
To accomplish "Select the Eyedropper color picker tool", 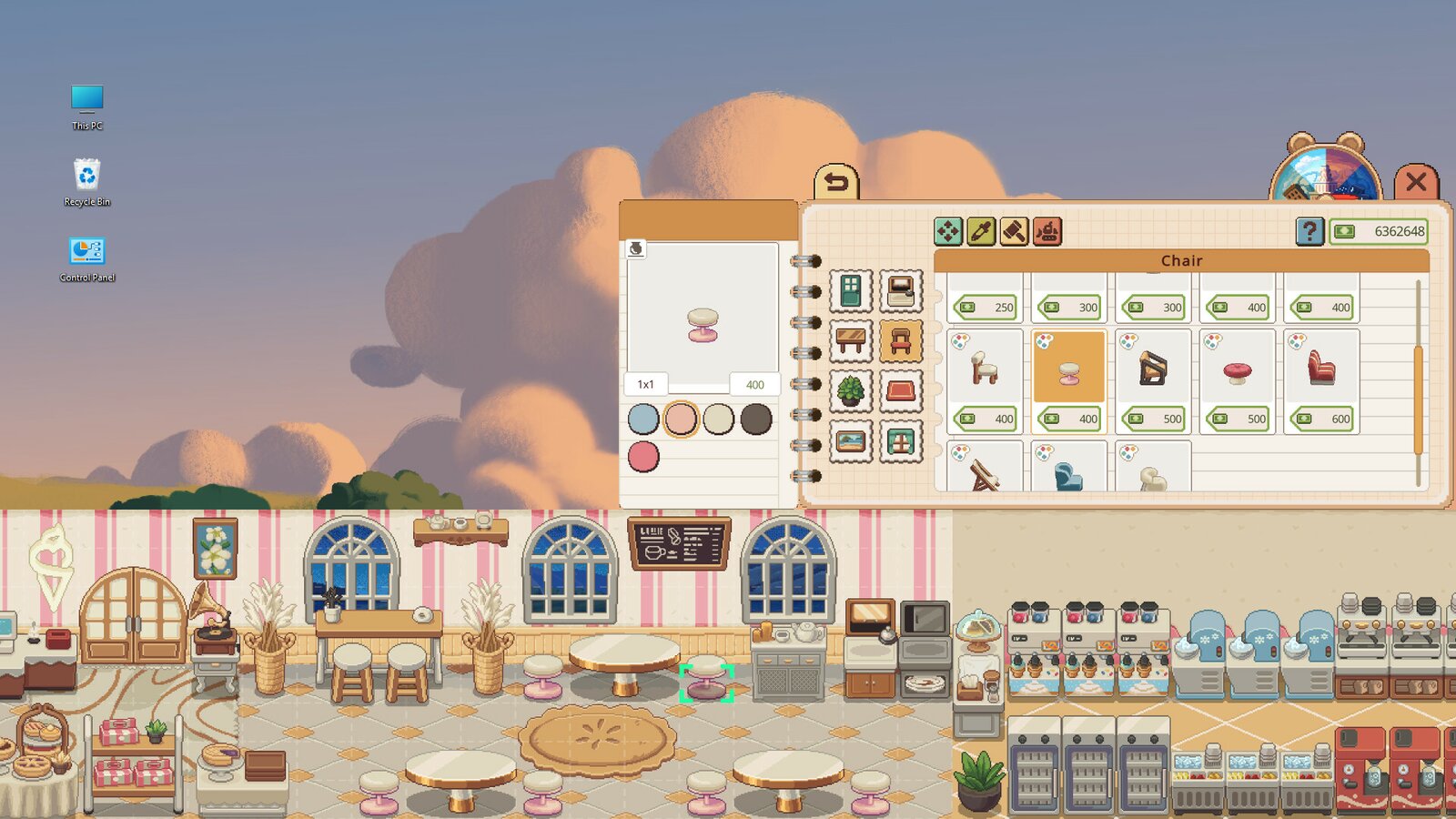I will pos(981,232).
